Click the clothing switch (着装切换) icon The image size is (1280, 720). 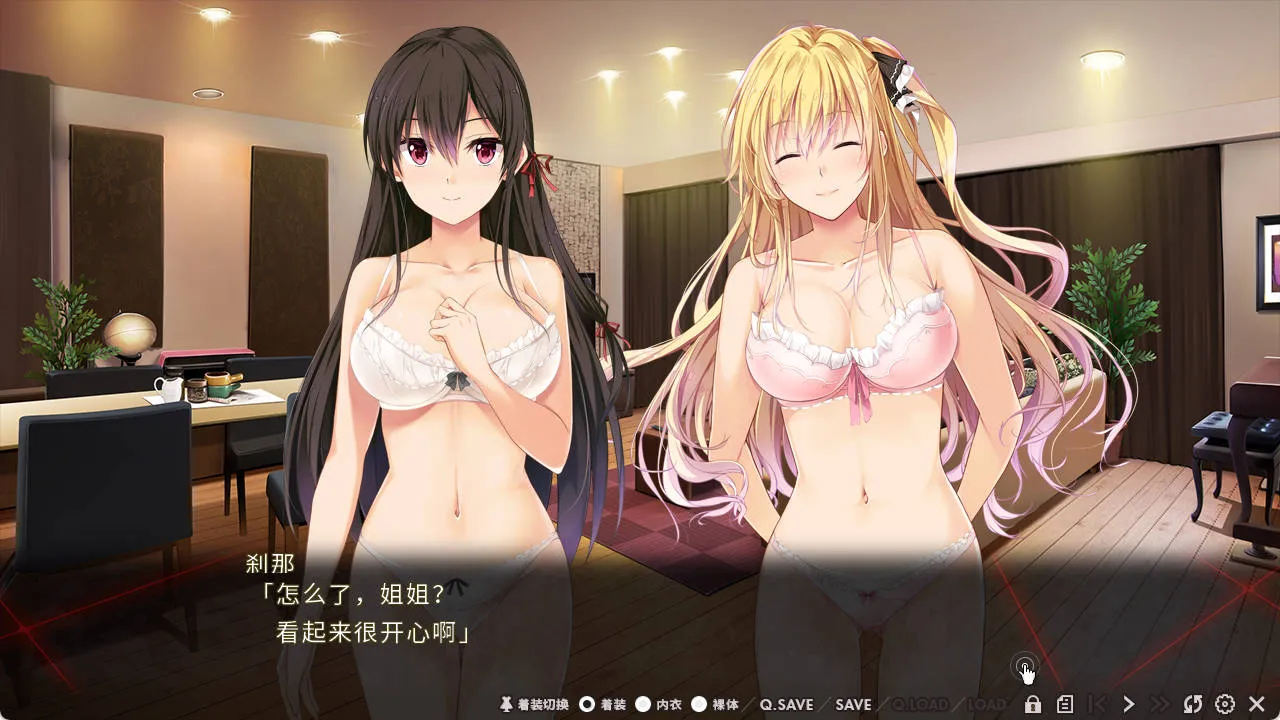[505, 705]
